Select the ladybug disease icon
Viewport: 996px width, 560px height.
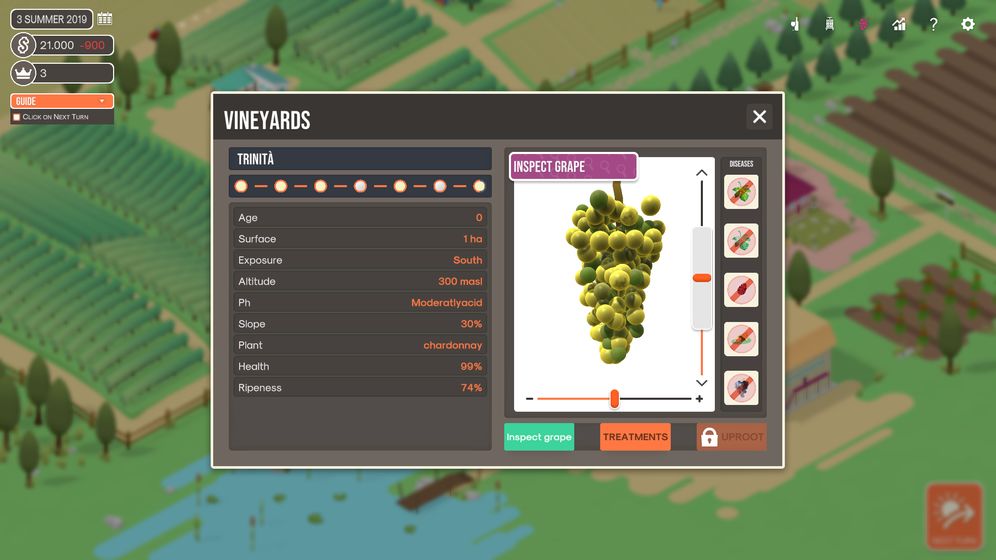click(x=741, y=290)
